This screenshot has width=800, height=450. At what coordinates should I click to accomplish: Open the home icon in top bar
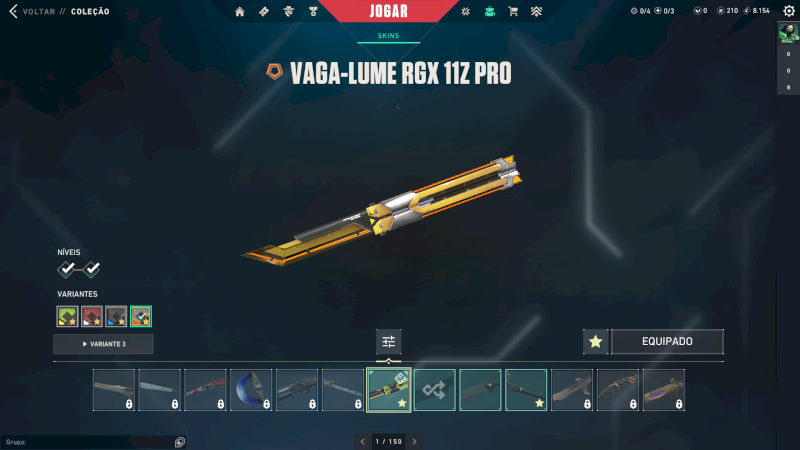(240, 12)
